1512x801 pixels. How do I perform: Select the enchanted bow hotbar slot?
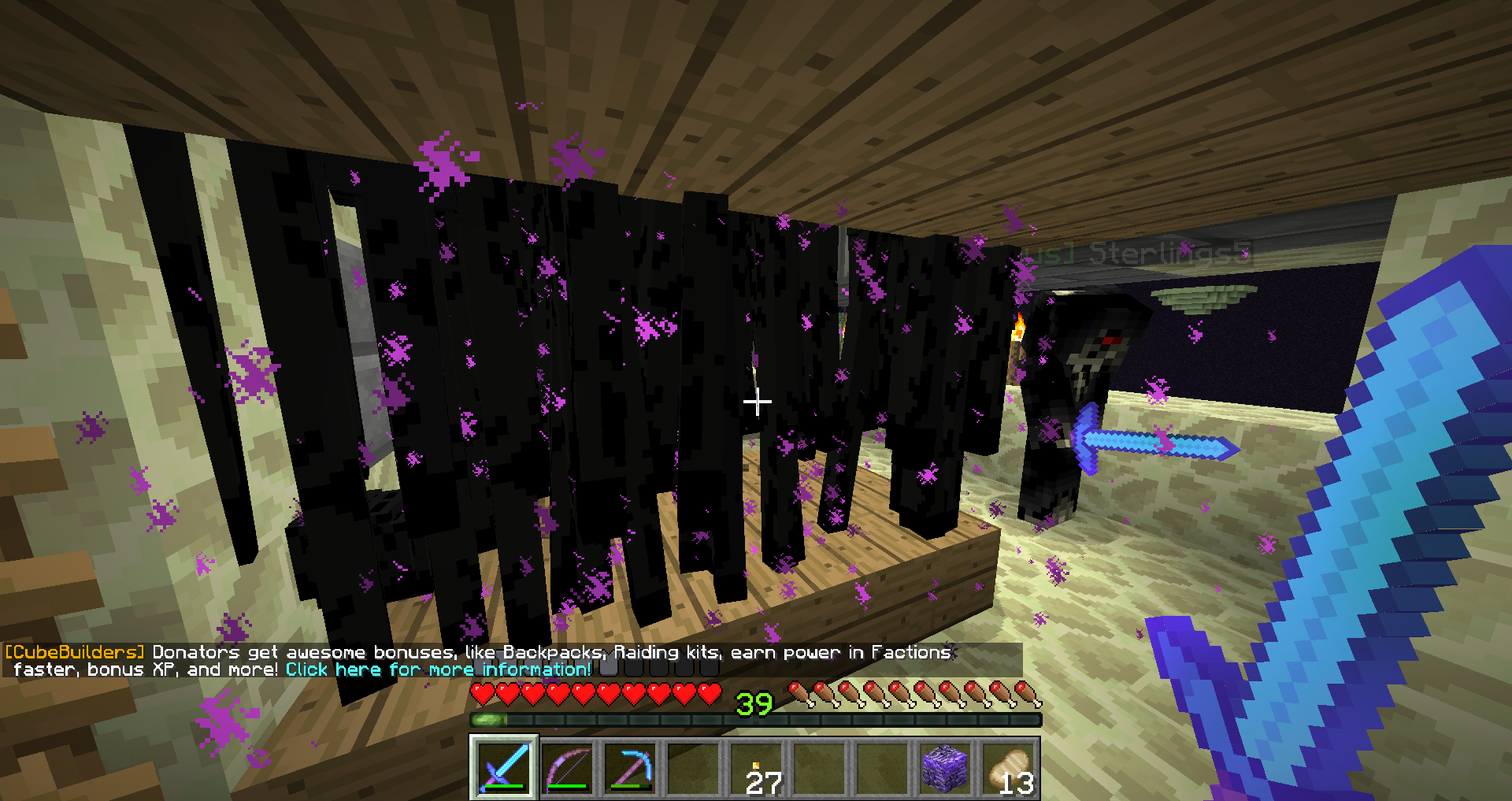click(x=567, y=766)
